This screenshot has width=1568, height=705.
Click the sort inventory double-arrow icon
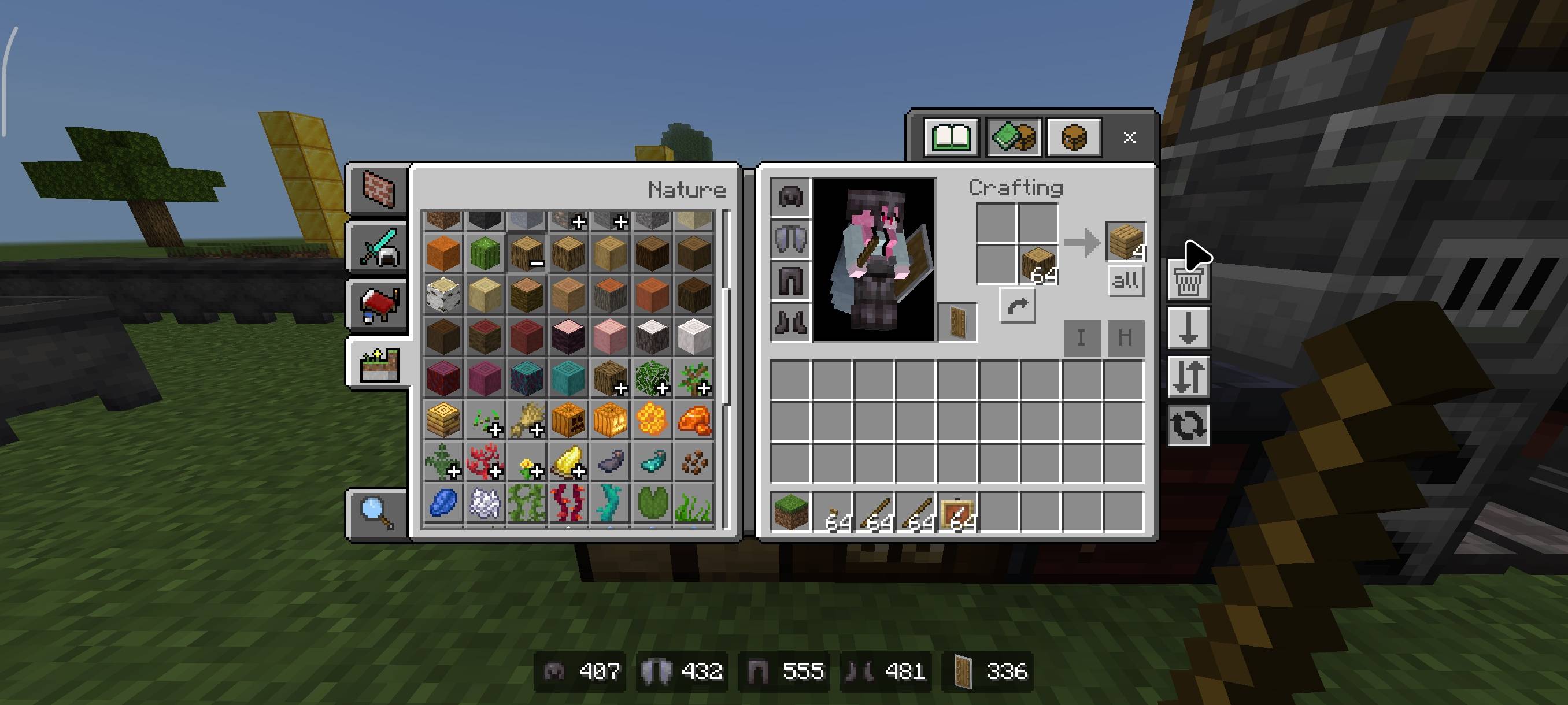(x=1188, y=374)
